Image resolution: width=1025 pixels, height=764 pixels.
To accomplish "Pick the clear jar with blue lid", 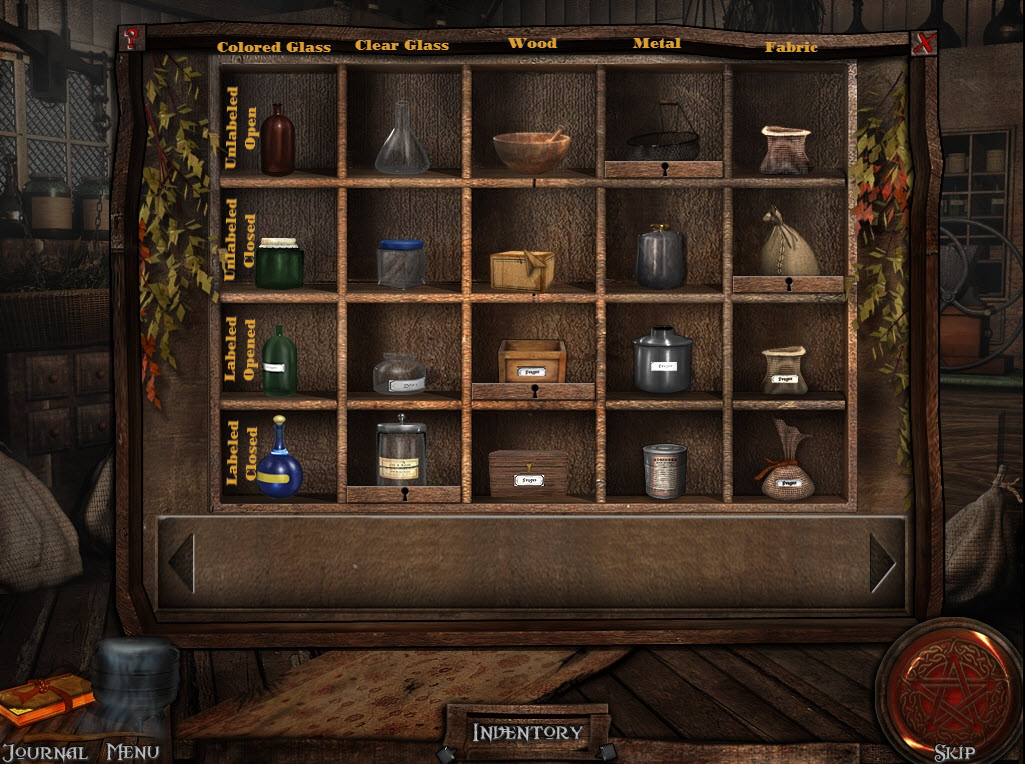I will pyautogui.click(x=401, y=264).
